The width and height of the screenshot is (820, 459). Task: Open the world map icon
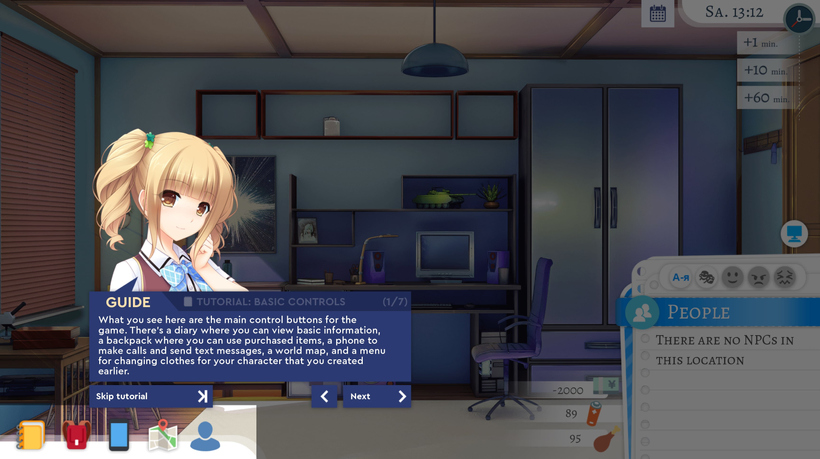[x=162, y=436]
